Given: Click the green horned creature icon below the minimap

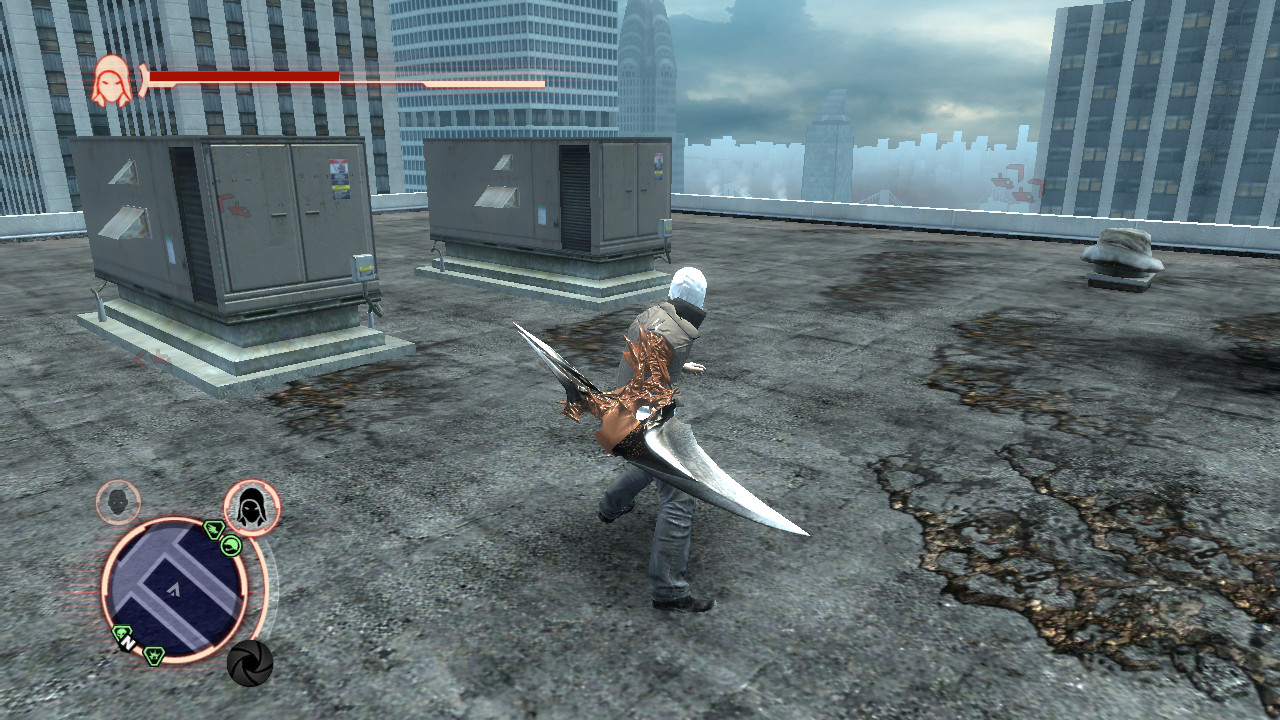Looking at the screenshot, I should point(153,655).
